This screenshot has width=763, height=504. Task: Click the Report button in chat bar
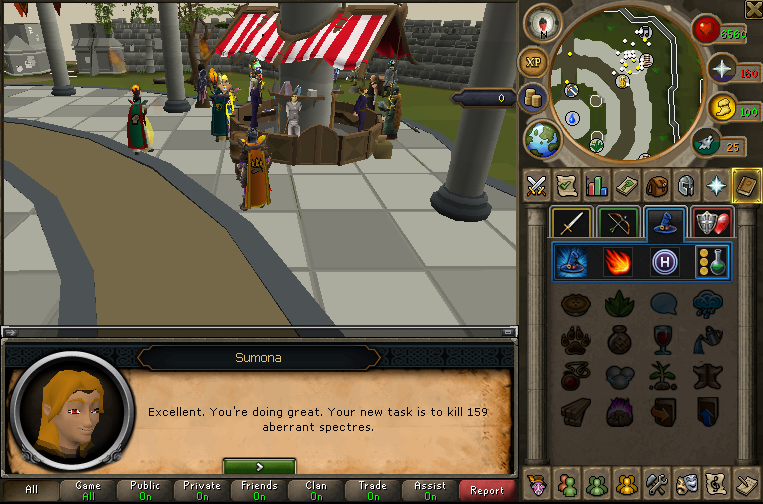click(x=486, y=490)
